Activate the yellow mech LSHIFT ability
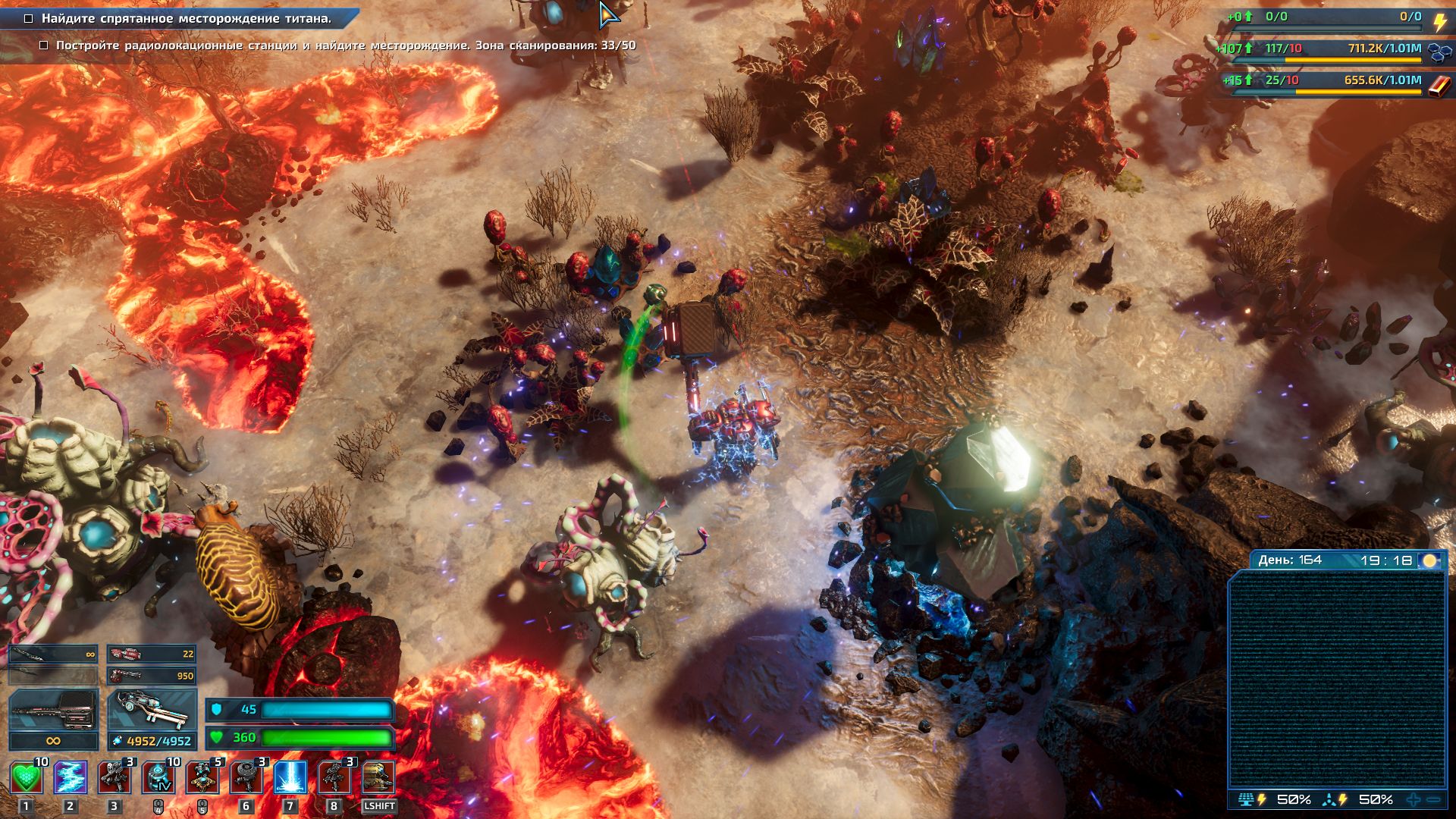The width and height of the screenshot is (1456, 819). (x=378, y=778)
